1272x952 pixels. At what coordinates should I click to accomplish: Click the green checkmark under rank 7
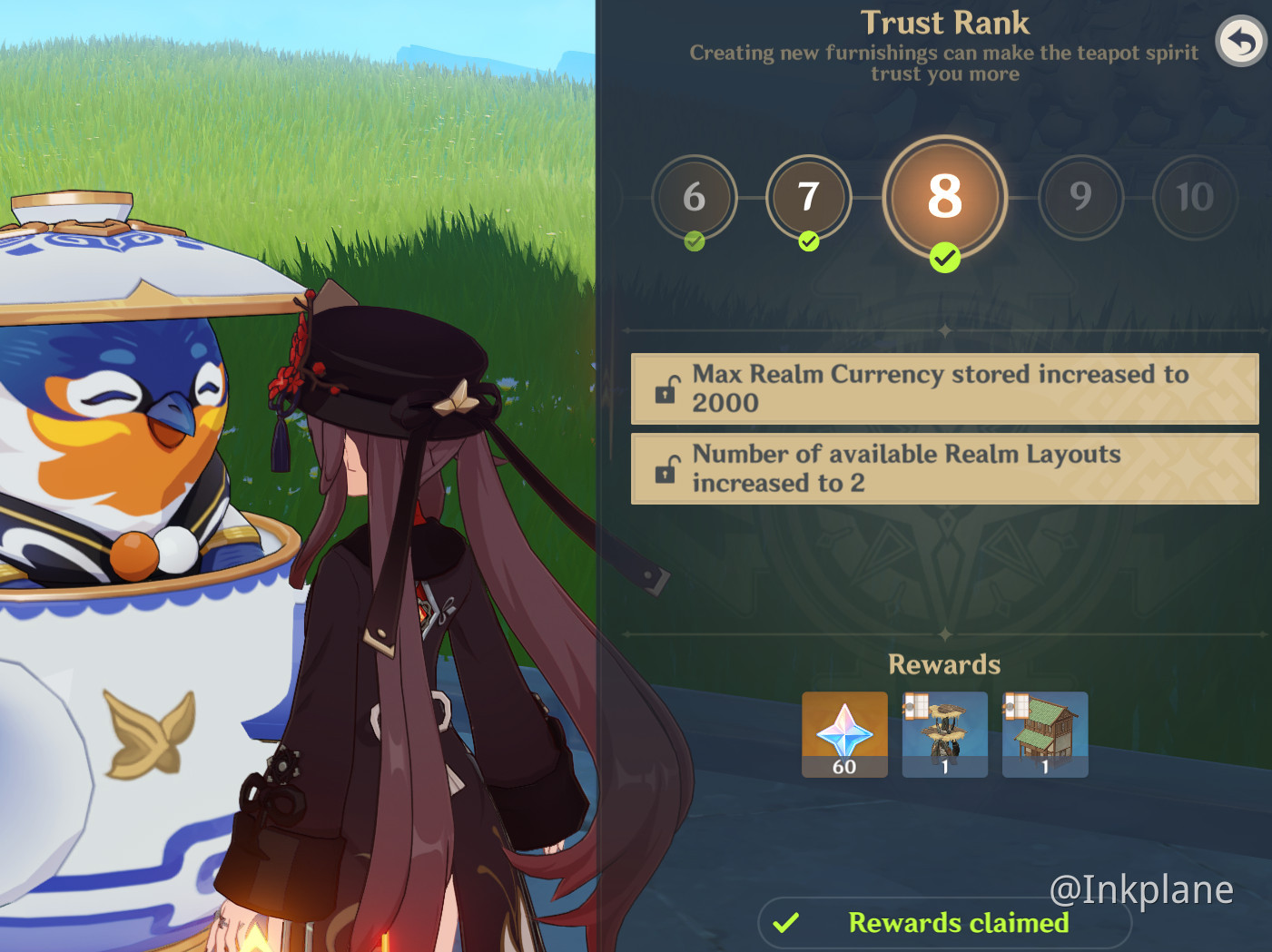coord(808,240)
